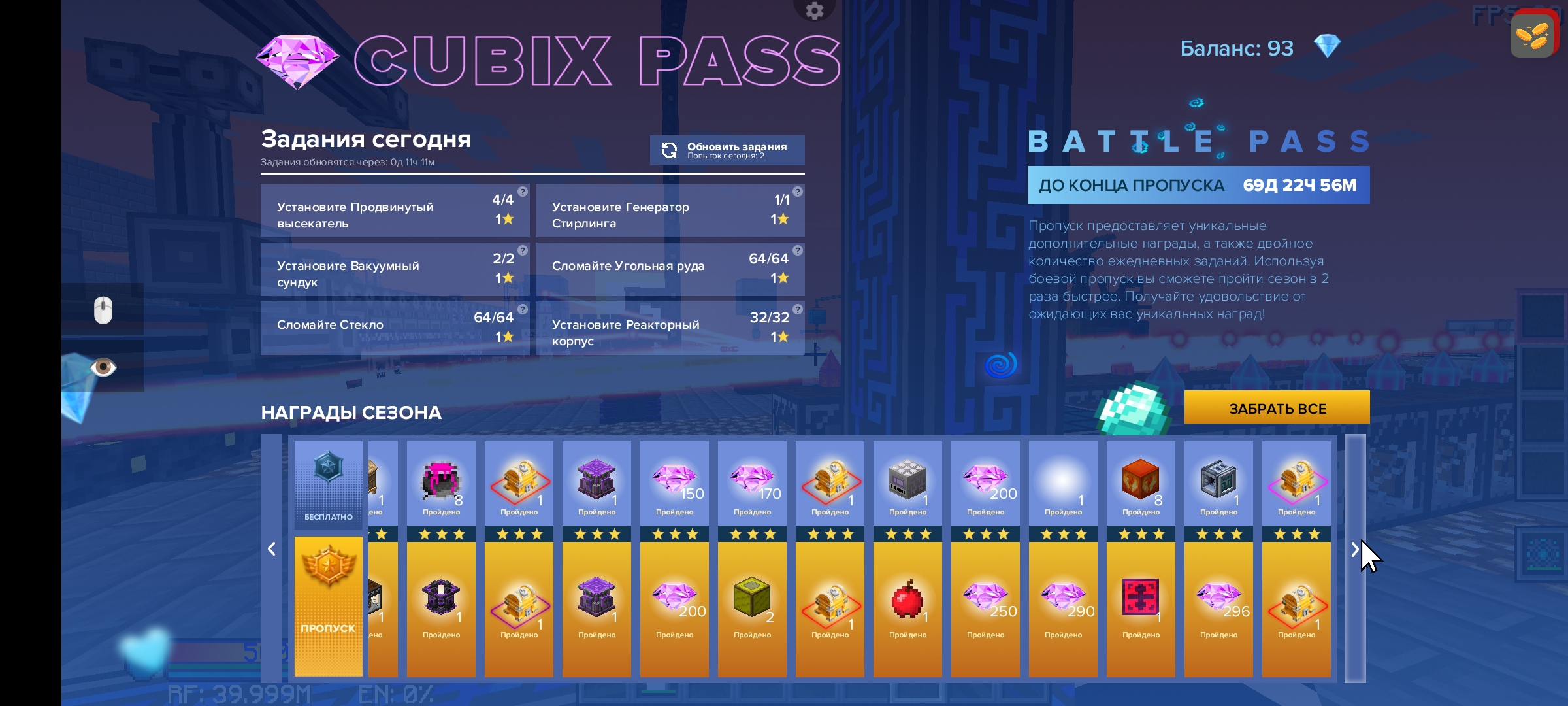1568x706 pixels.
Task: Show next season rewards with right arrow
Action: (1354, 550)
